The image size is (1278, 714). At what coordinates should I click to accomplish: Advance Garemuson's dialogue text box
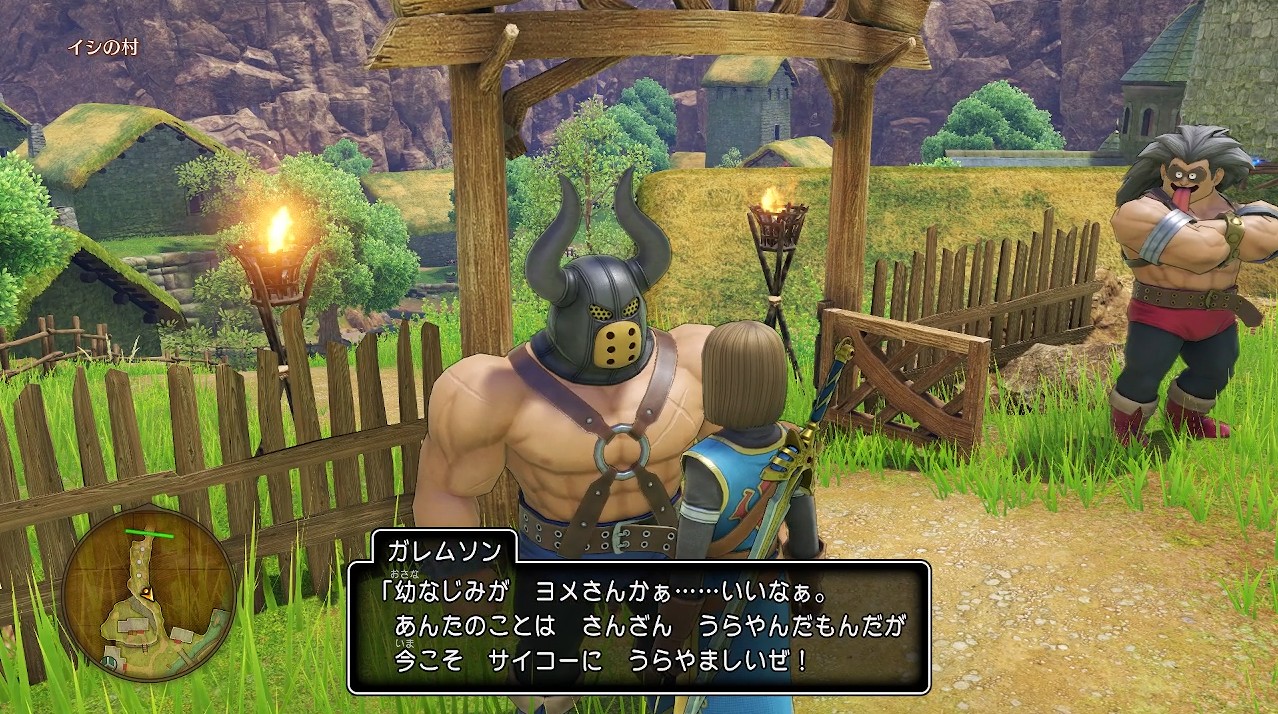639,627
